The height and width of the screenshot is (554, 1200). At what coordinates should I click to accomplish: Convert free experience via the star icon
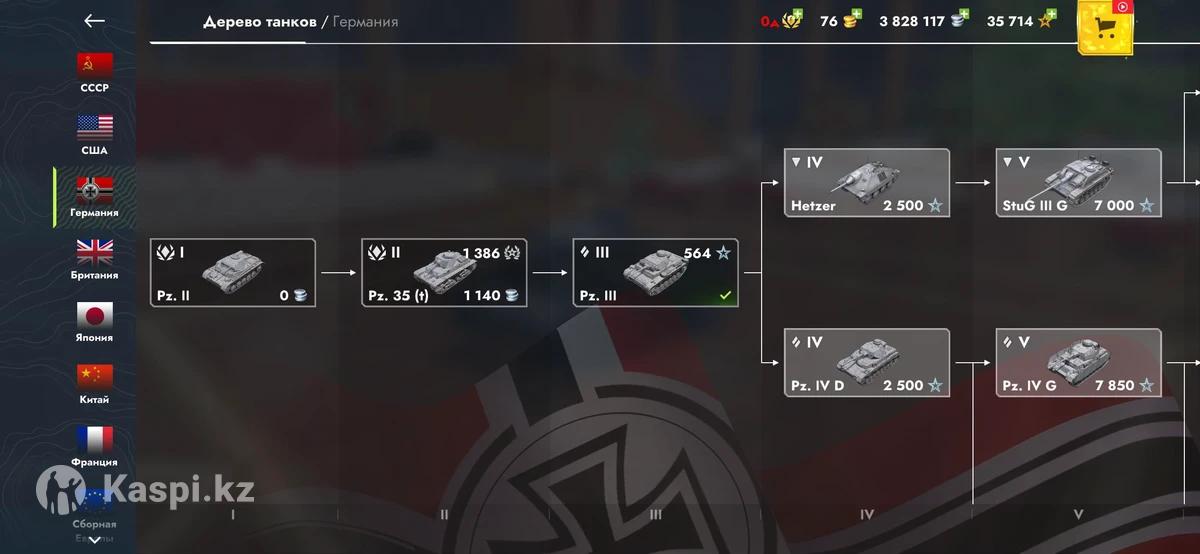[1047, 20]
